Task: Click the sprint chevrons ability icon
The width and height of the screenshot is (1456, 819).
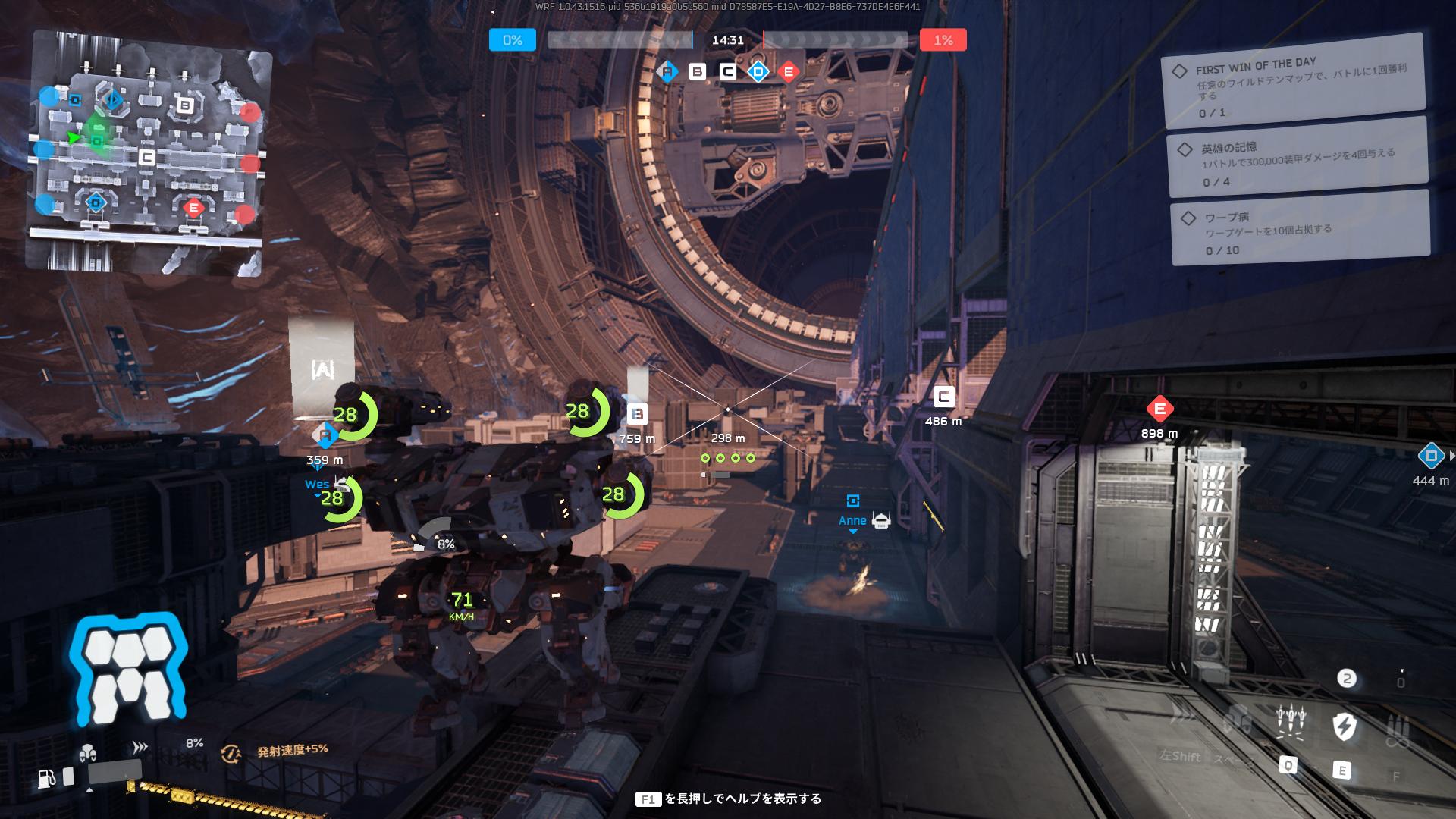Action: tap(1181, 714)
